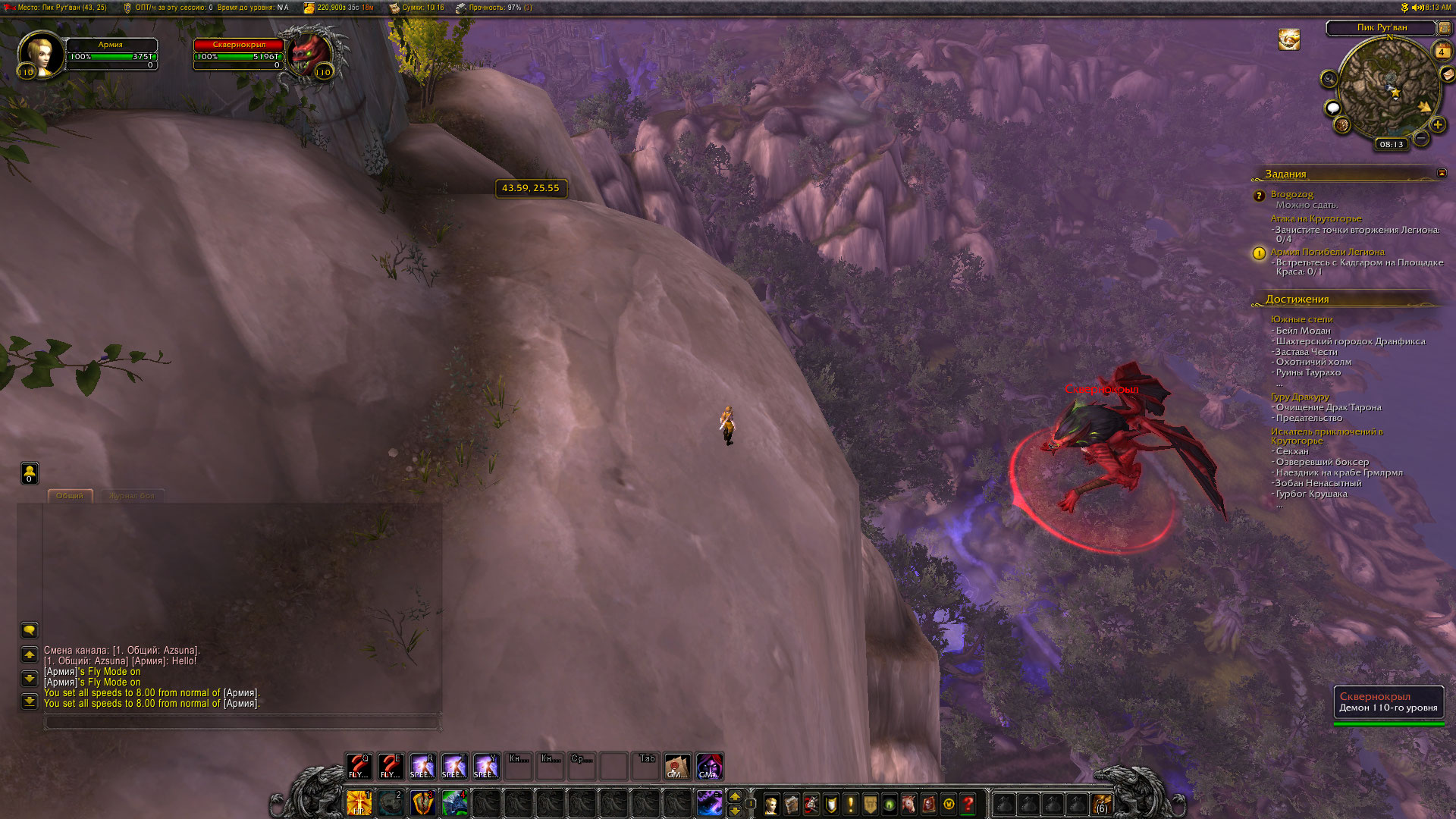Open the red question mark help button

click(968, 804)
